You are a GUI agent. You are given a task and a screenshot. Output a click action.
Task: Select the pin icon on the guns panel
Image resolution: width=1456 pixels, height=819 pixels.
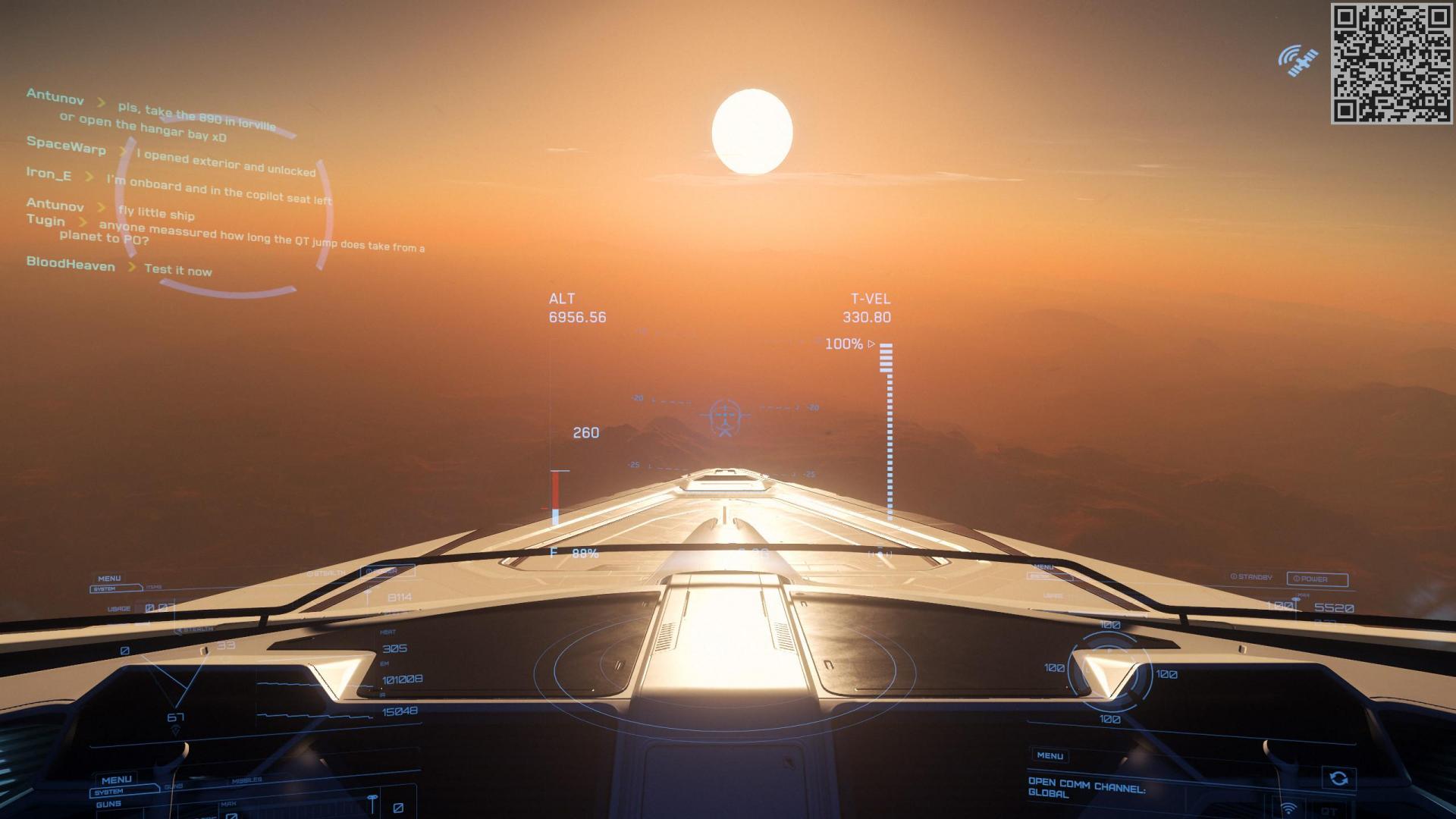point(372,799)
